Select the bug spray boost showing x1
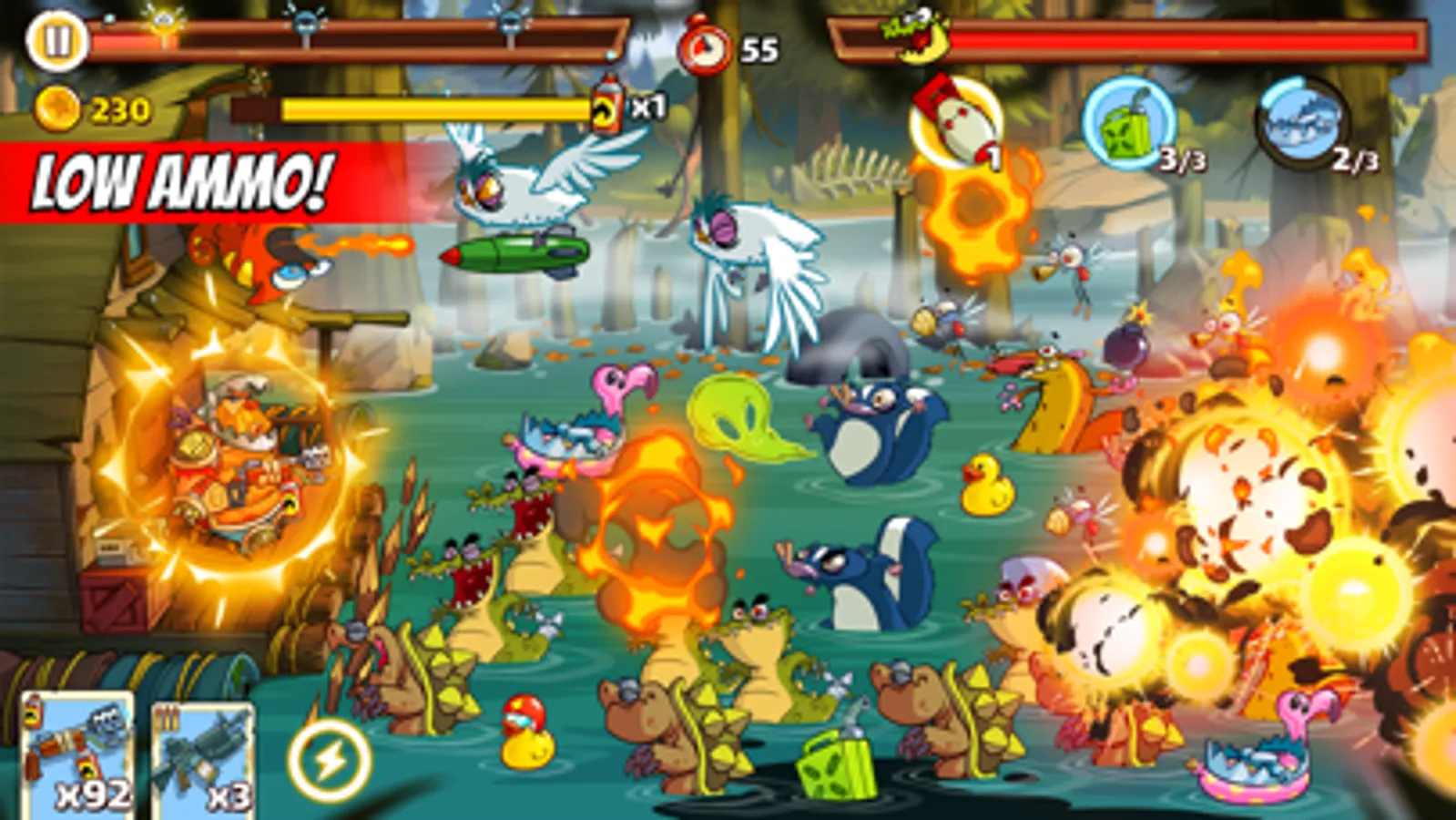Viewport: 1456px width, 820px height. click(x=610, y=109)
